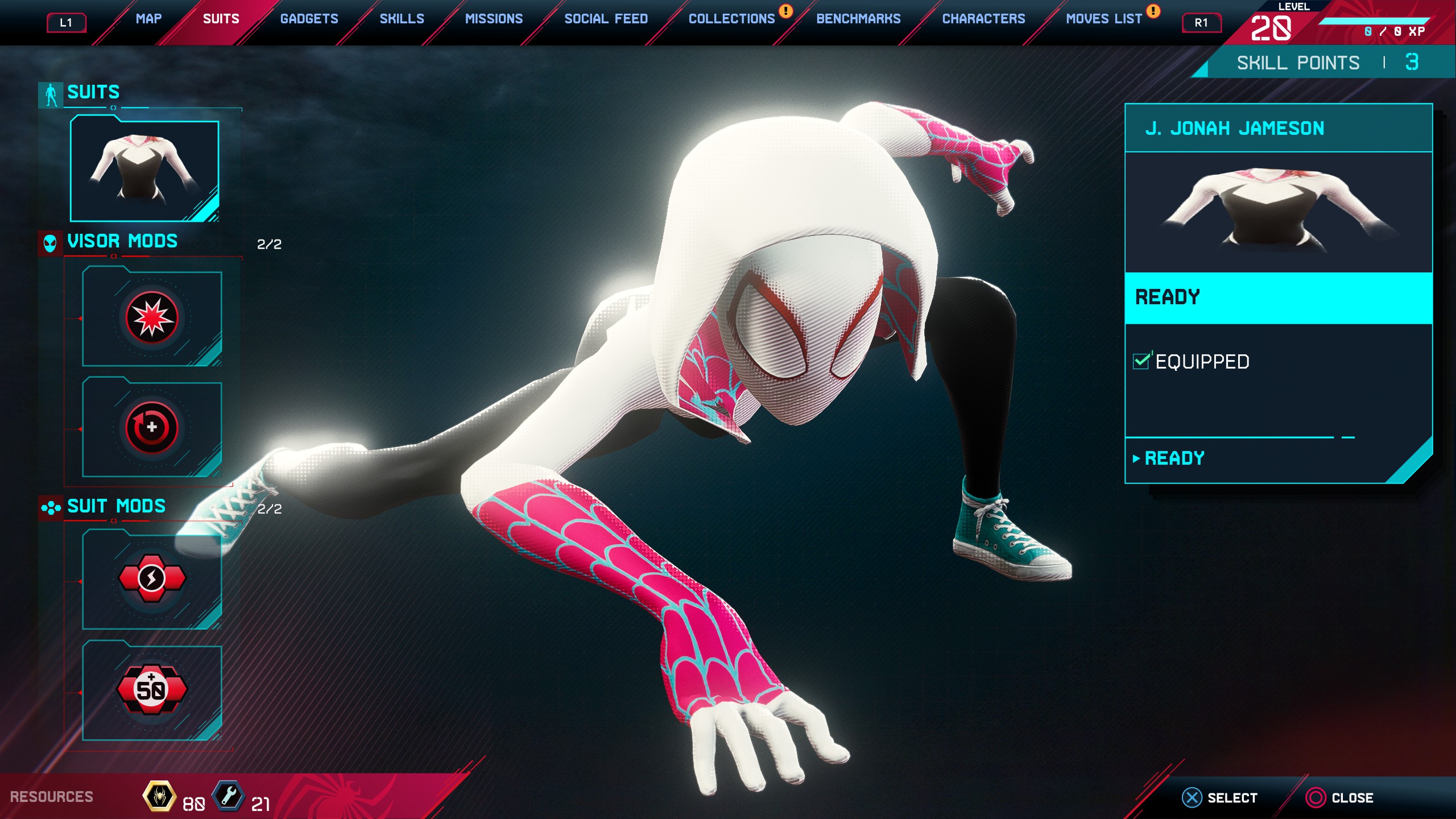
Task: Switch to the Map tab
Action: click(148, 19)
